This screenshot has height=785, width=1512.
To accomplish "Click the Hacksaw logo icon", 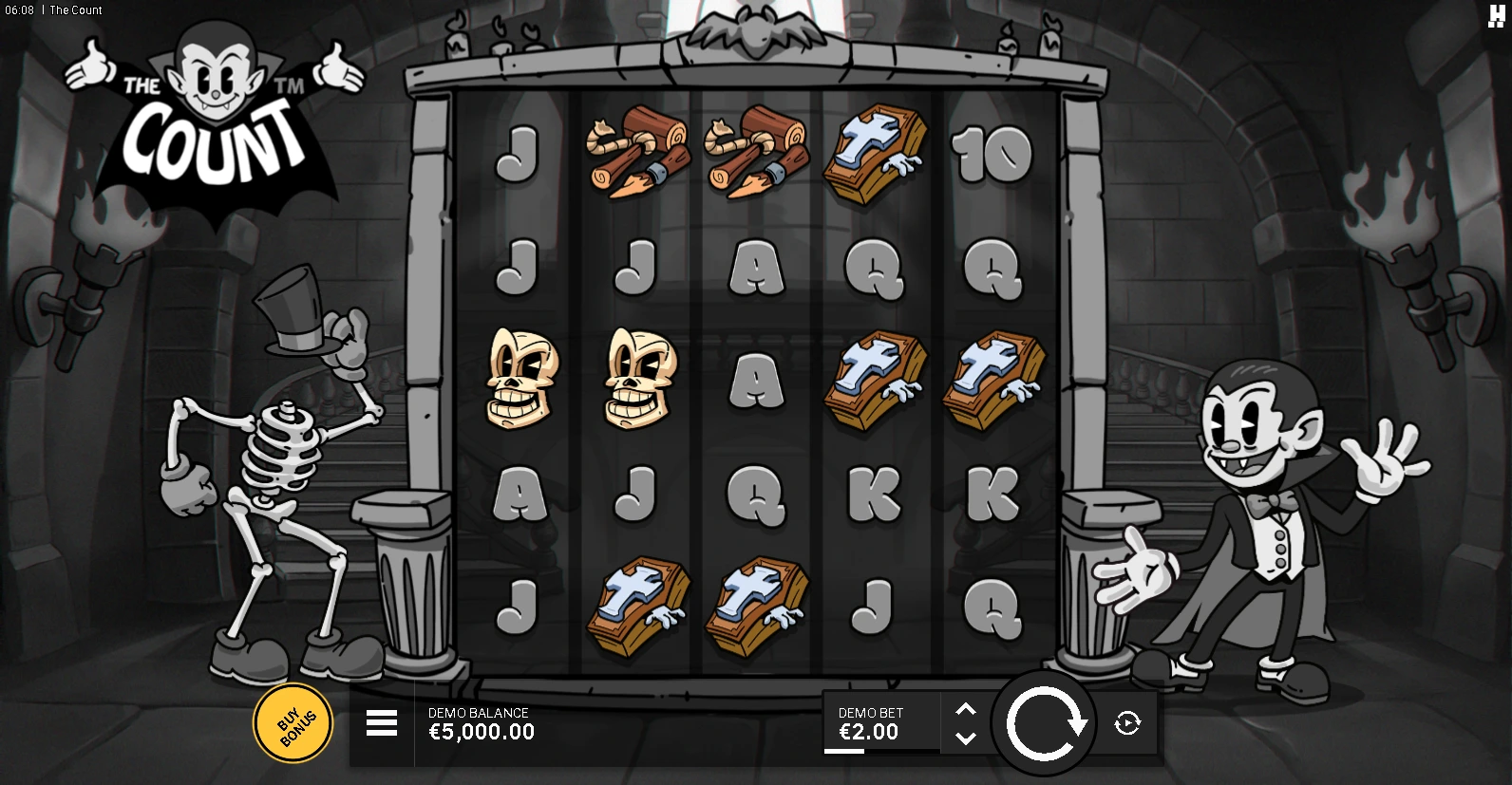I will click(1496, 15).
